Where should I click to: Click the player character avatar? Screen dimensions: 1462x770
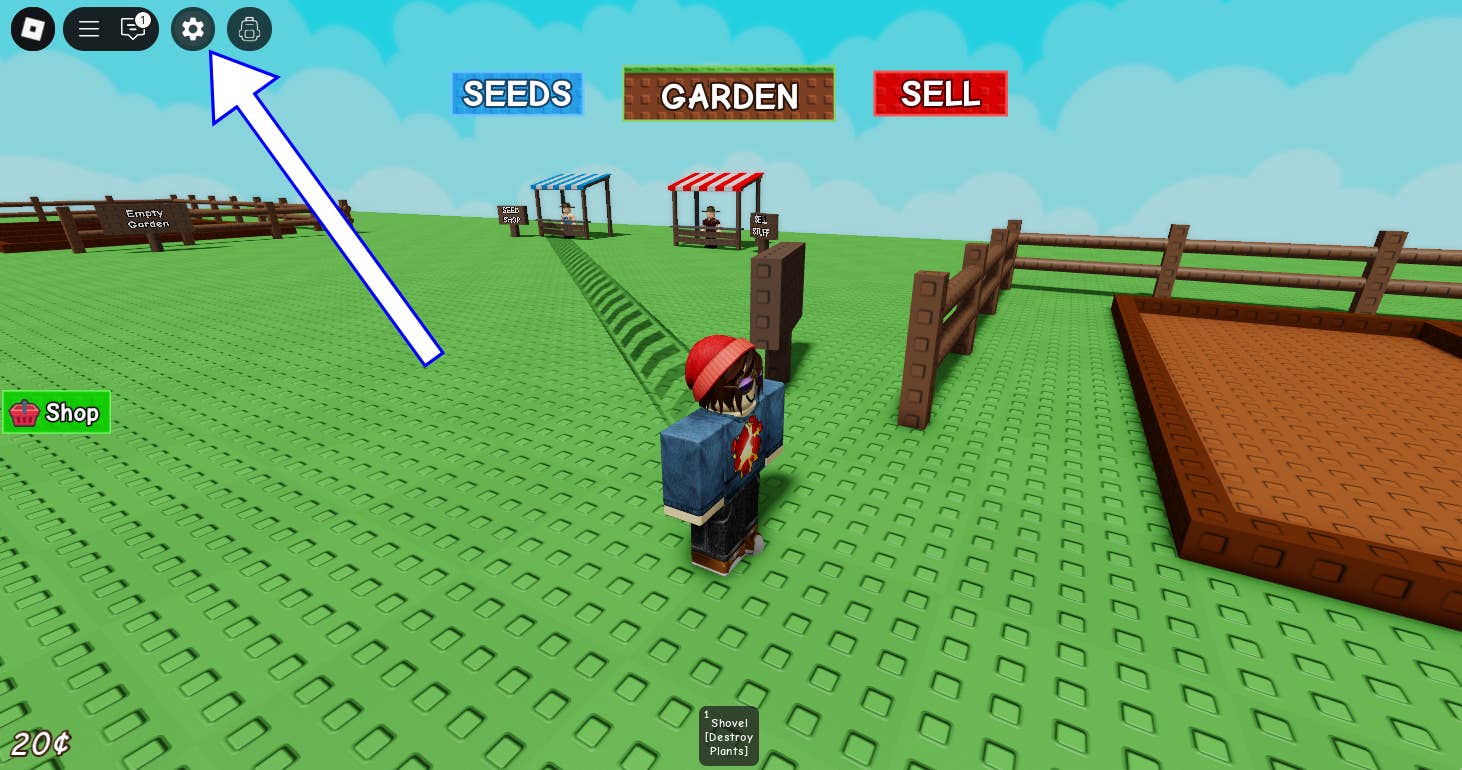click(722, 450)
